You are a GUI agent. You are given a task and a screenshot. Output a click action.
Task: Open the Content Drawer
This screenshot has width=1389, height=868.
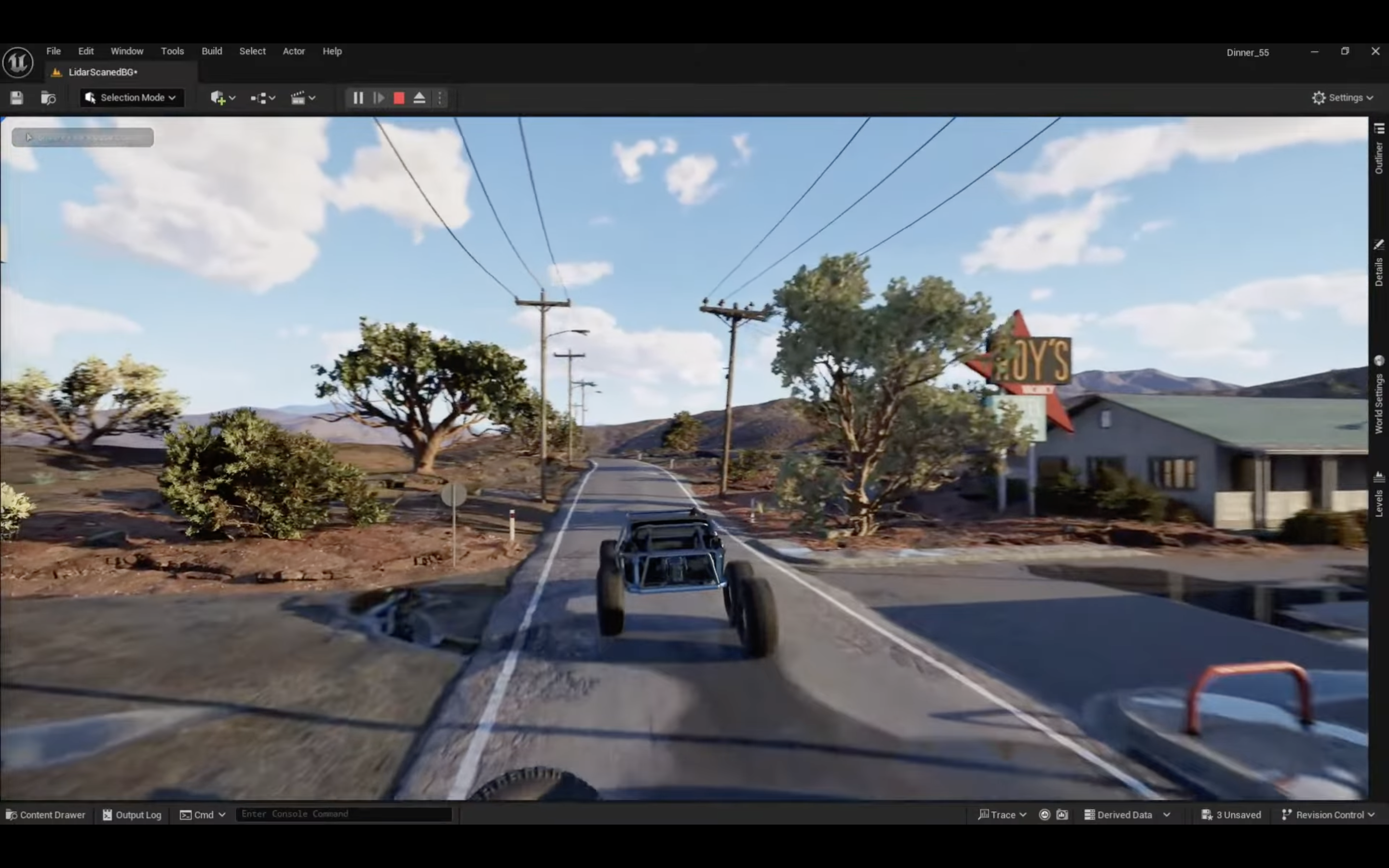click(46, 814)
